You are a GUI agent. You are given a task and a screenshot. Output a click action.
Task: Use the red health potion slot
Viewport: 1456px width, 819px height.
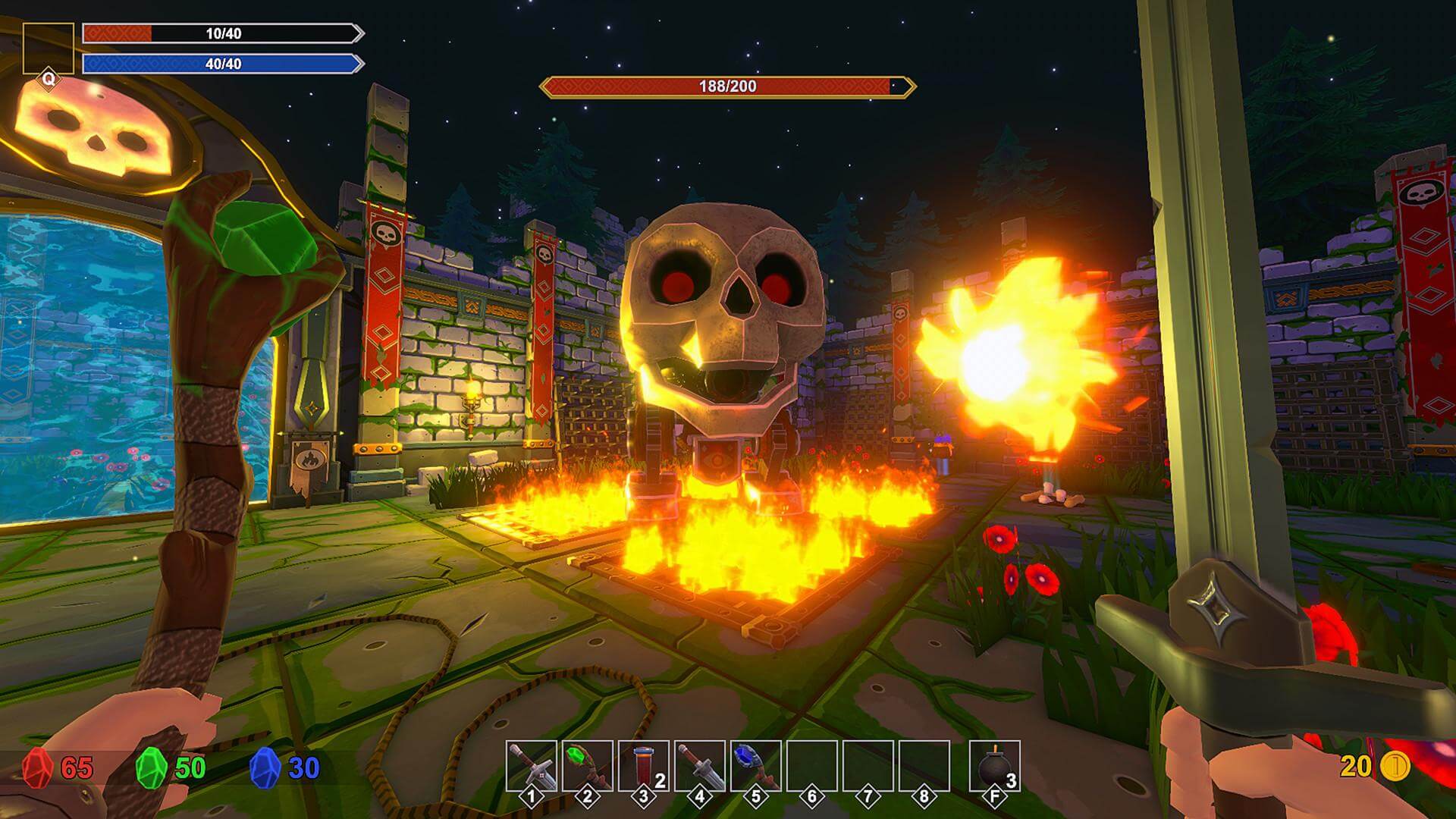pyautogui.click(x=643, y=766)
